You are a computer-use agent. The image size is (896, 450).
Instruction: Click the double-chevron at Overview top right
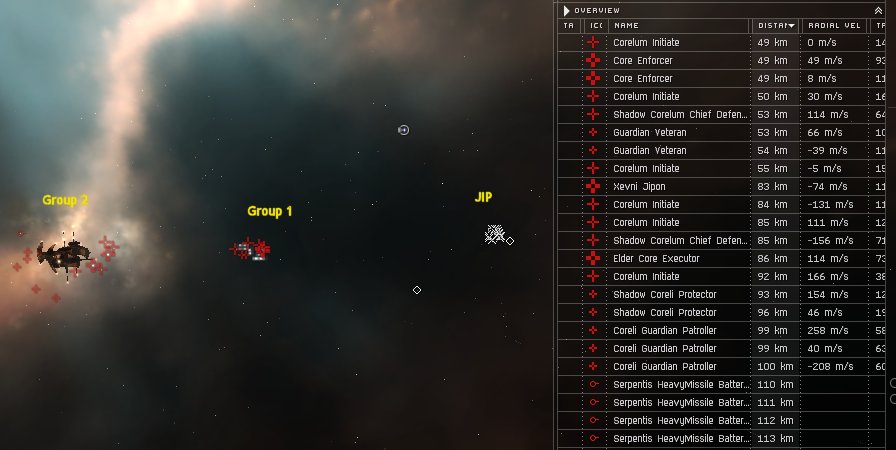point(878,10)
